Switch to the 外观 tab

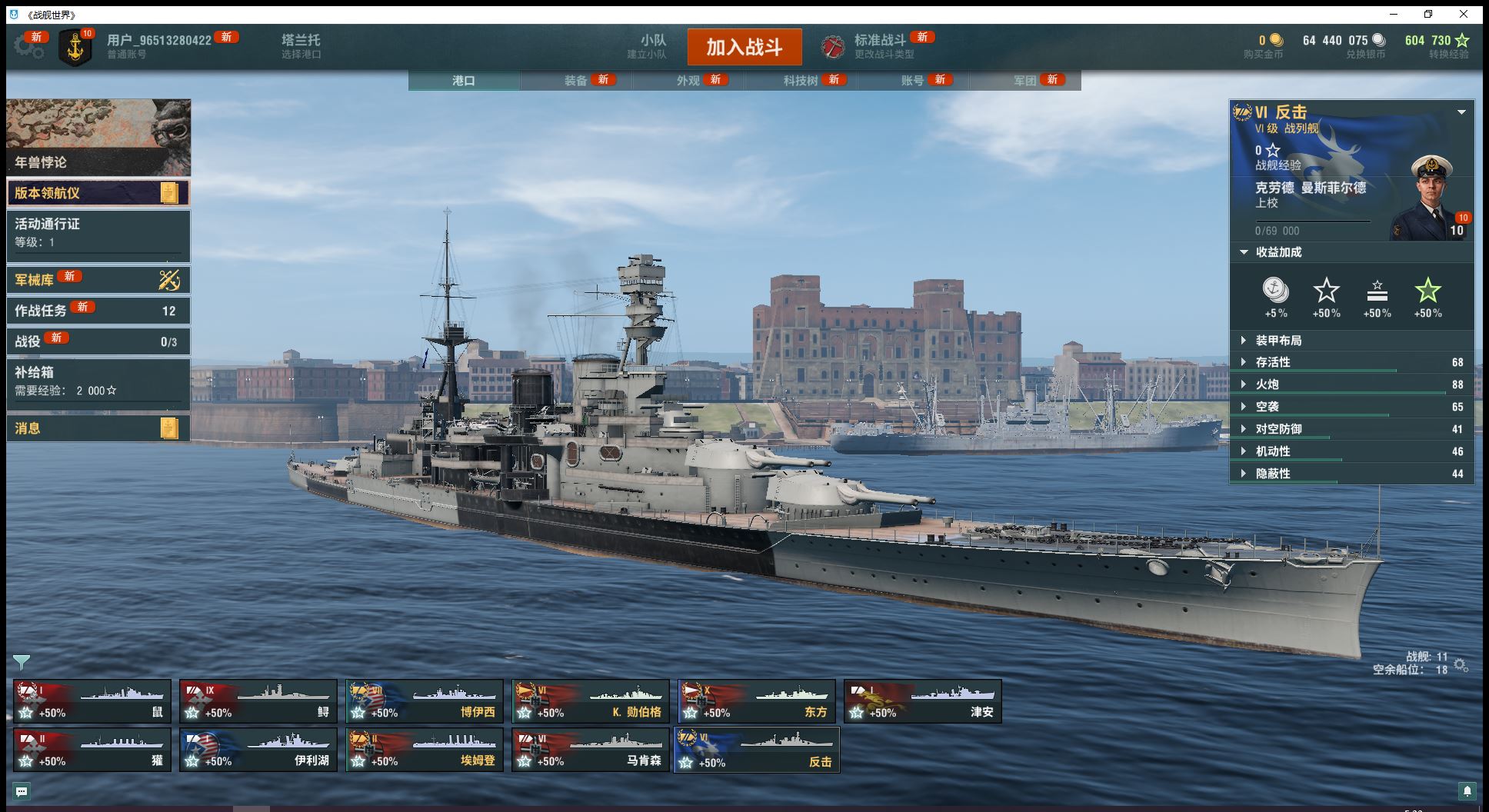tap(688, 81)
